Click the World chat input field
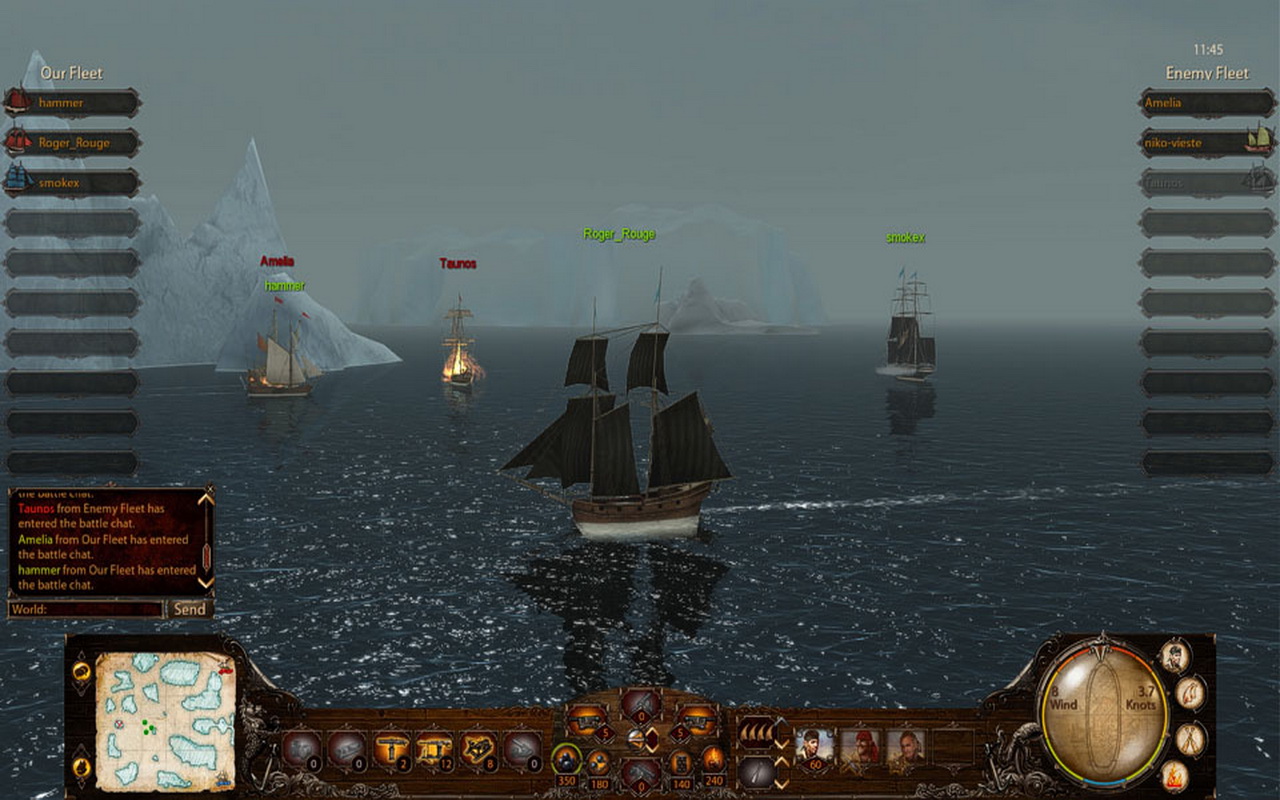The height and width of the screenshot is (800, 1280). pos(86,609)
